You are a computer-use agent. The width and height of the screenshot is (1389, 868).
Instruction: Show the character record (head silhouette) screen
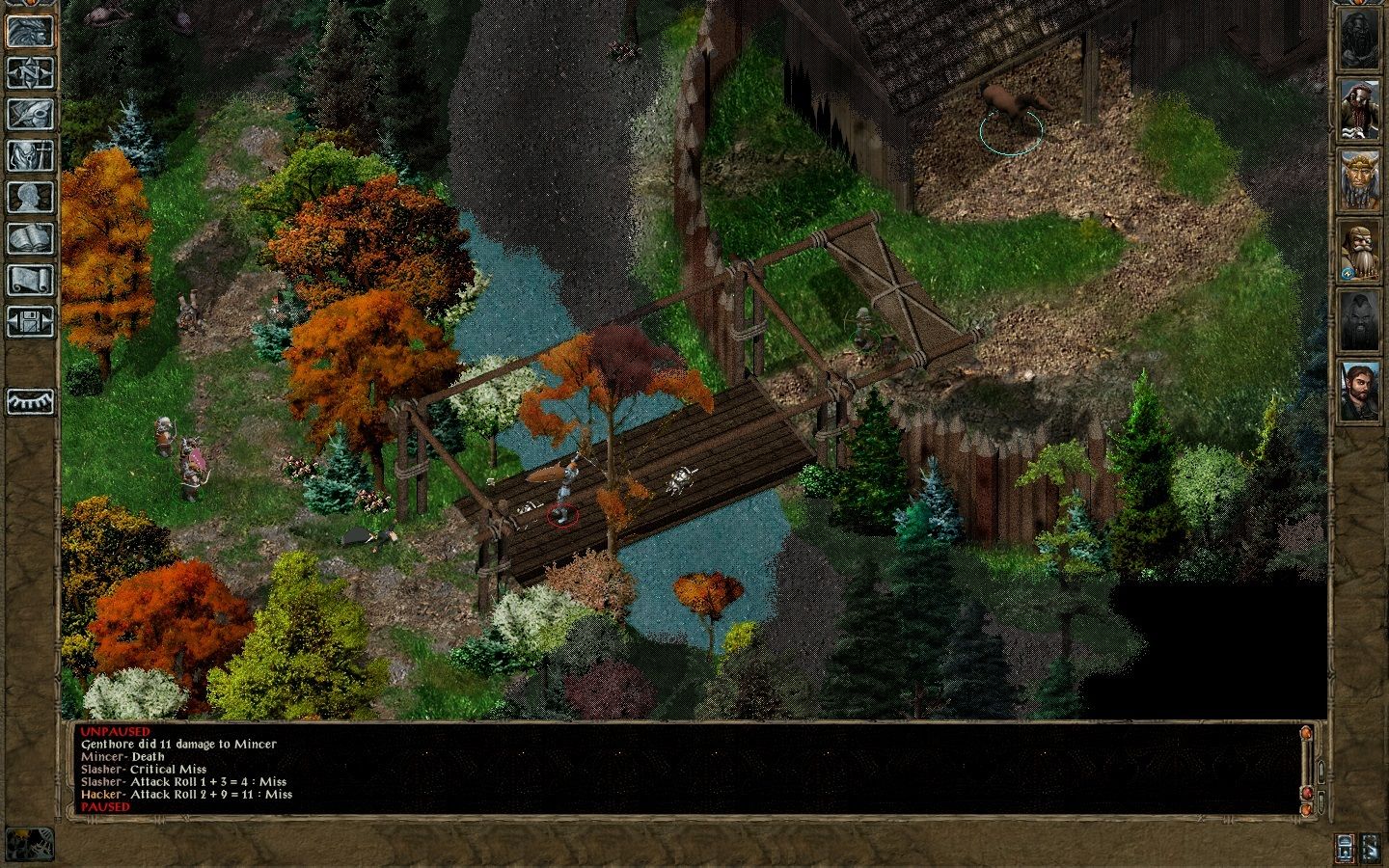29,197
